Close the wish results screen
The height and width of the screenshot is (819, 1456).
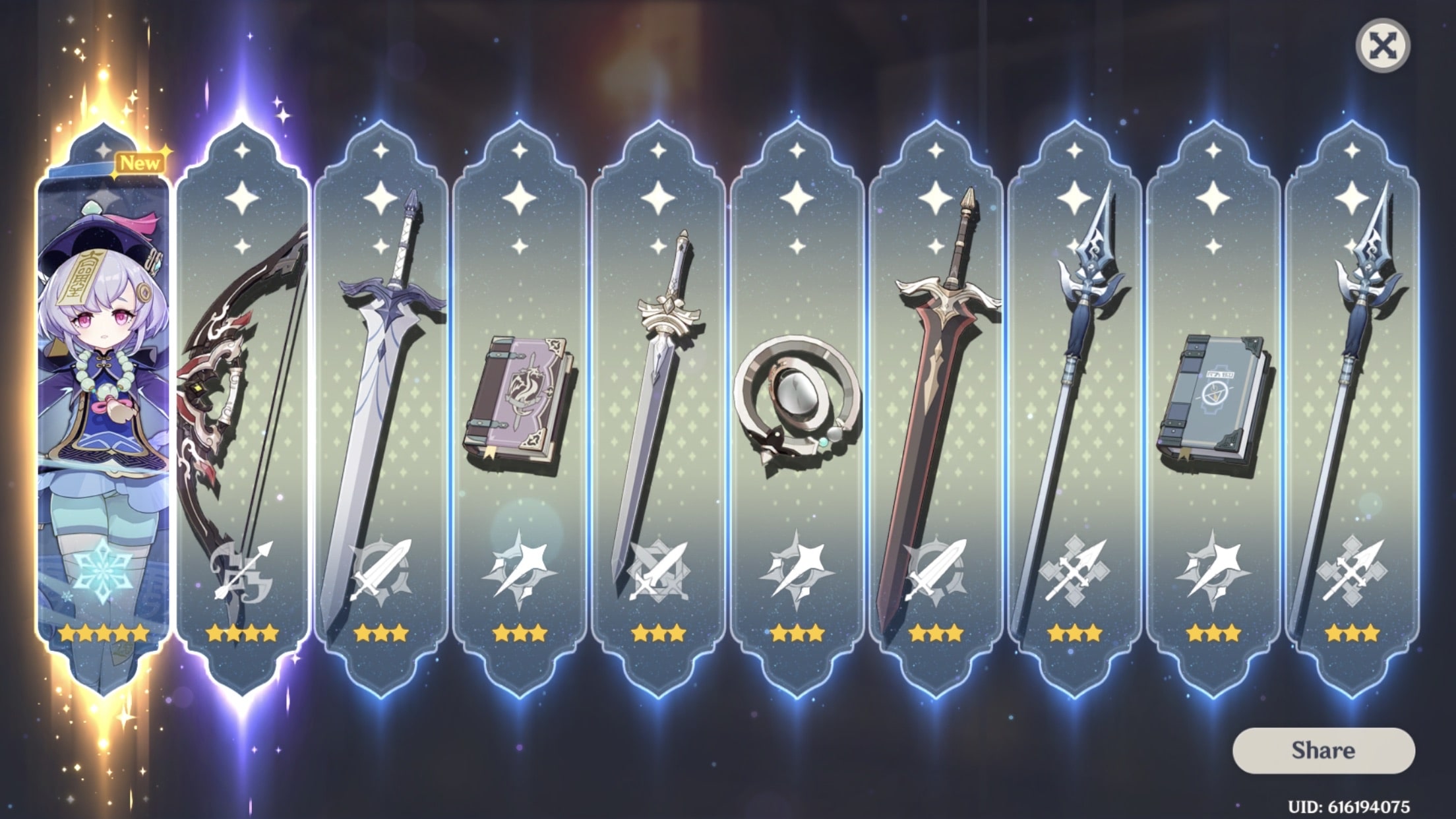(1382, 46)
